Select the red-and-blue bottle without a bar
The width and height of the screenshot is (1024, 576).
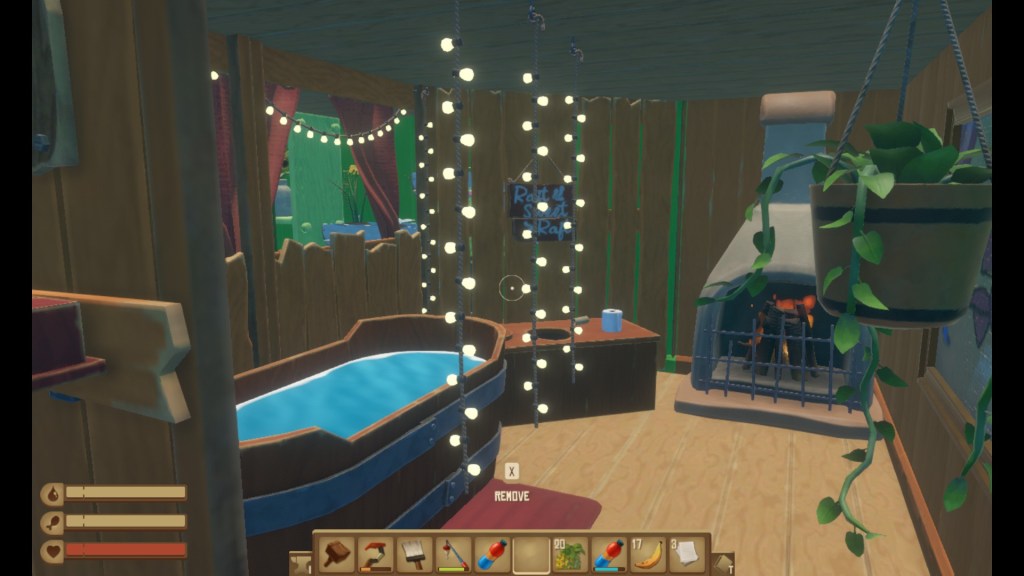tap(492, 554)
